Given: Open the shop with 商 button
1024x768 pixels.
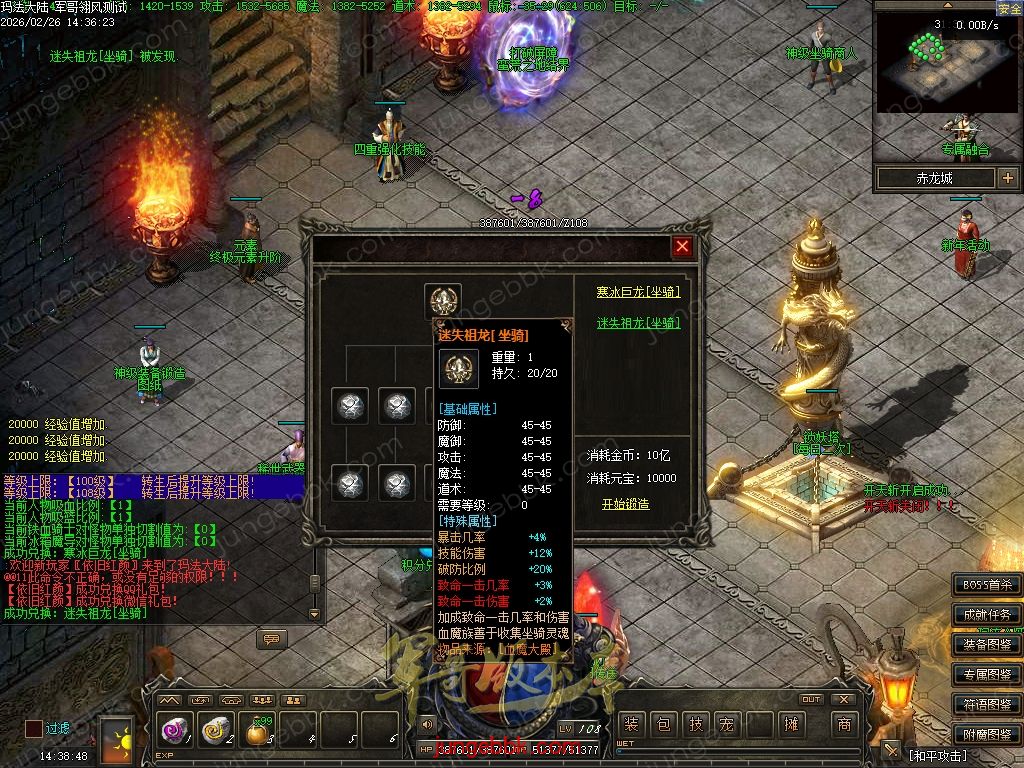Looking at the screenshot, I should point(845,725).
